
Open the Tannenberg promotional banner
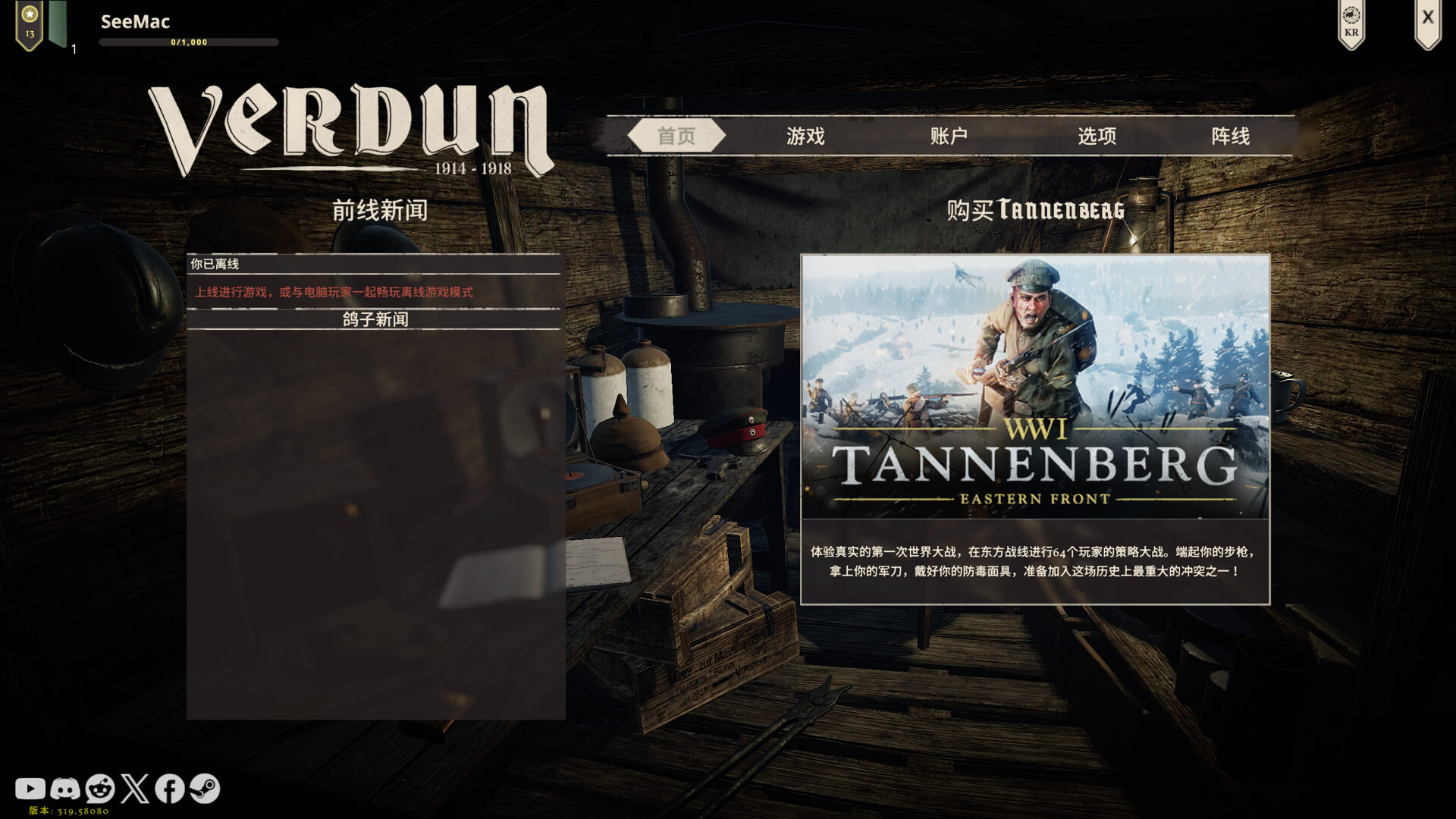(x=1035, y=387)
